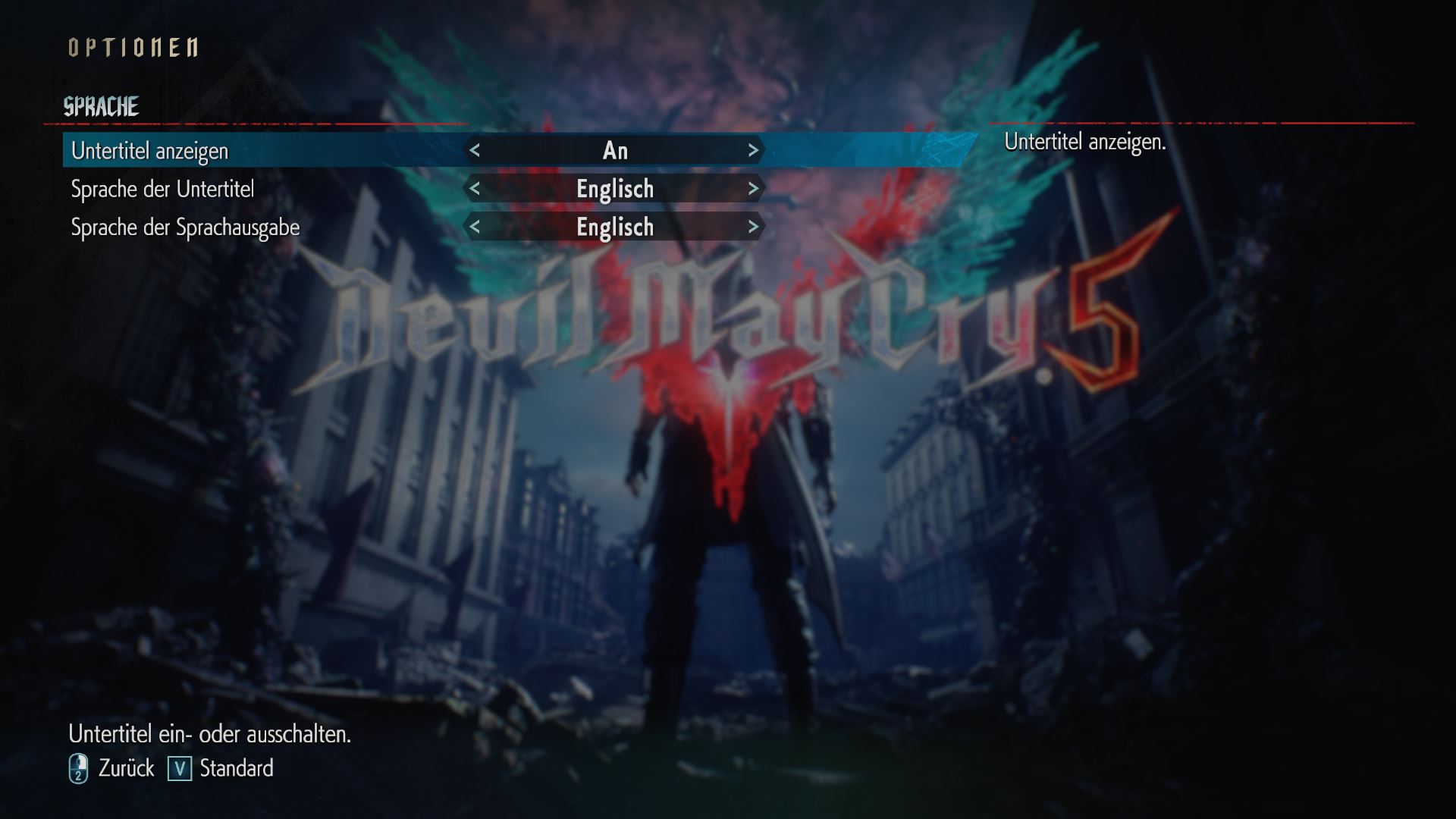The image size is (1456, 819).
Task: Click the right arrow for Sprache der Untertitel
Action: [x=754, y=189]
